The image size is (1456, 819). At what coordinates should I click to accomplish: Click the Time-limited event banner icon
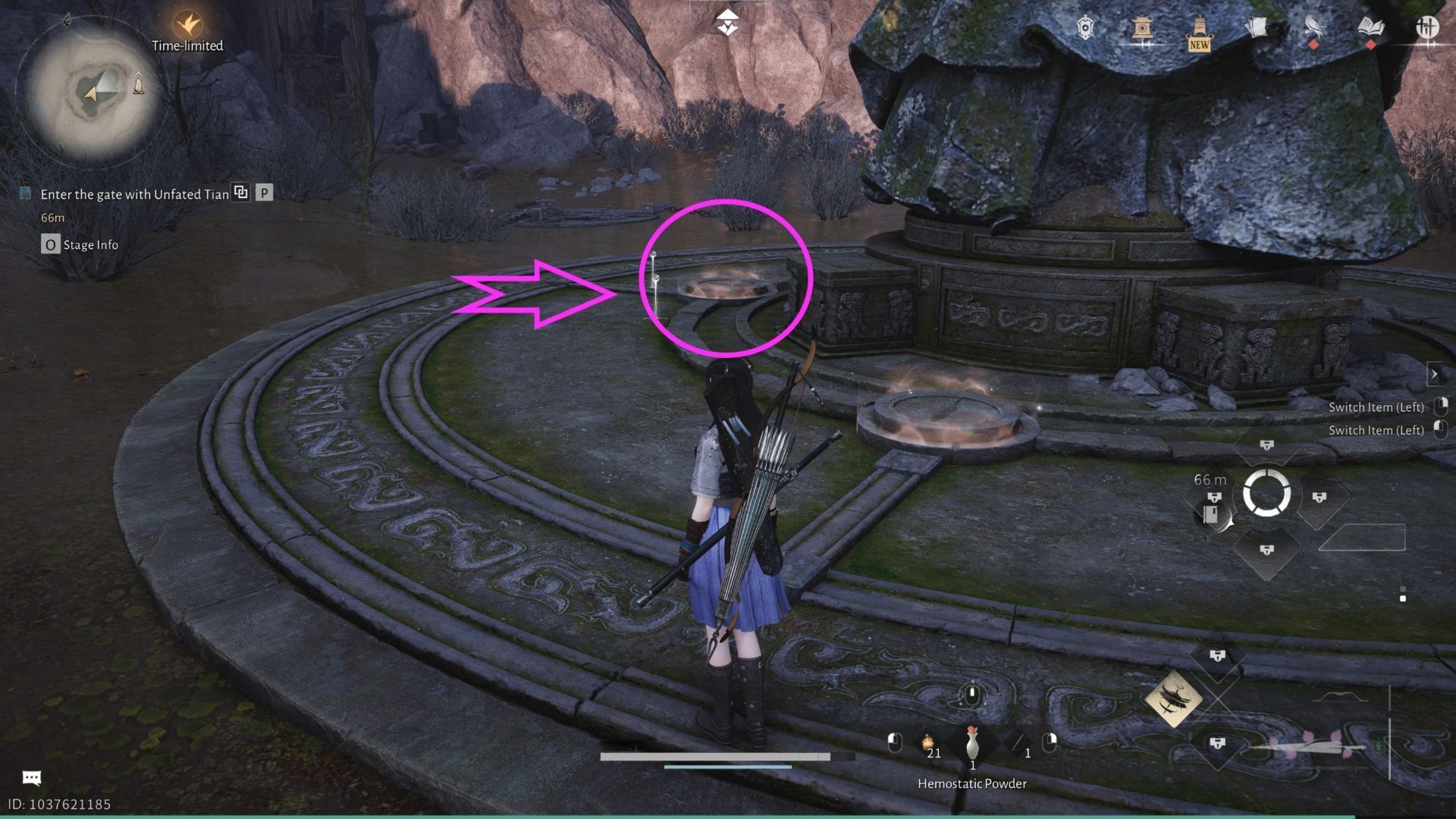[187, 24]
